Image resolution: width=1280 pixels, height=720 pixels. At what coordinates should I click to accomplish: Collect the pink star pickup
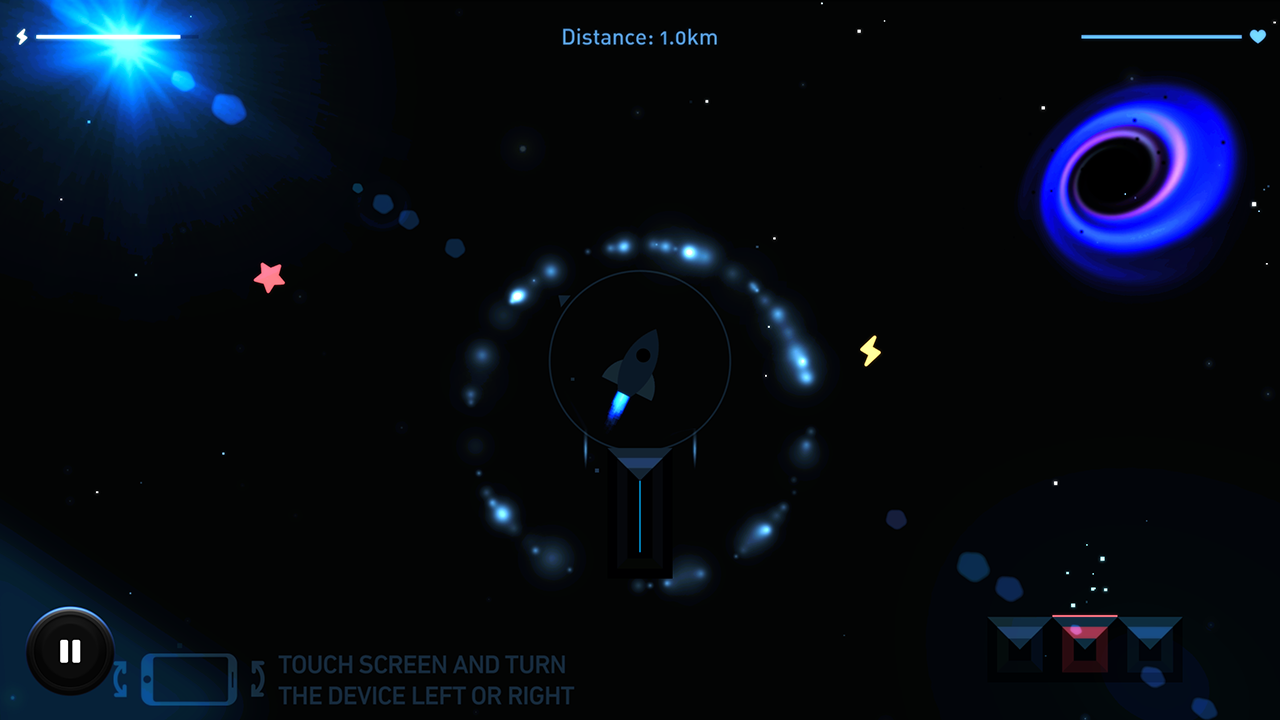coord(270,276)
